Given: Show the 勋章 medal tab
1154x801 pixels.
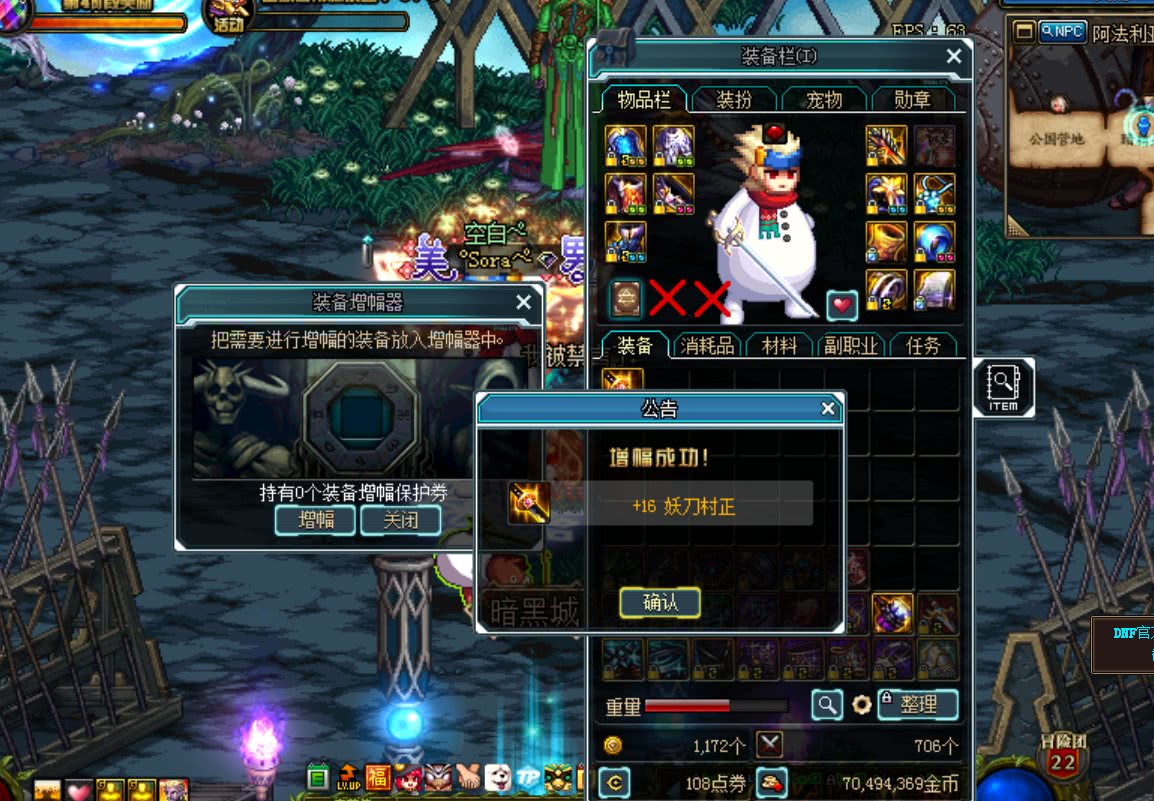Looking at the screenshot, I should tap(911, 99).
